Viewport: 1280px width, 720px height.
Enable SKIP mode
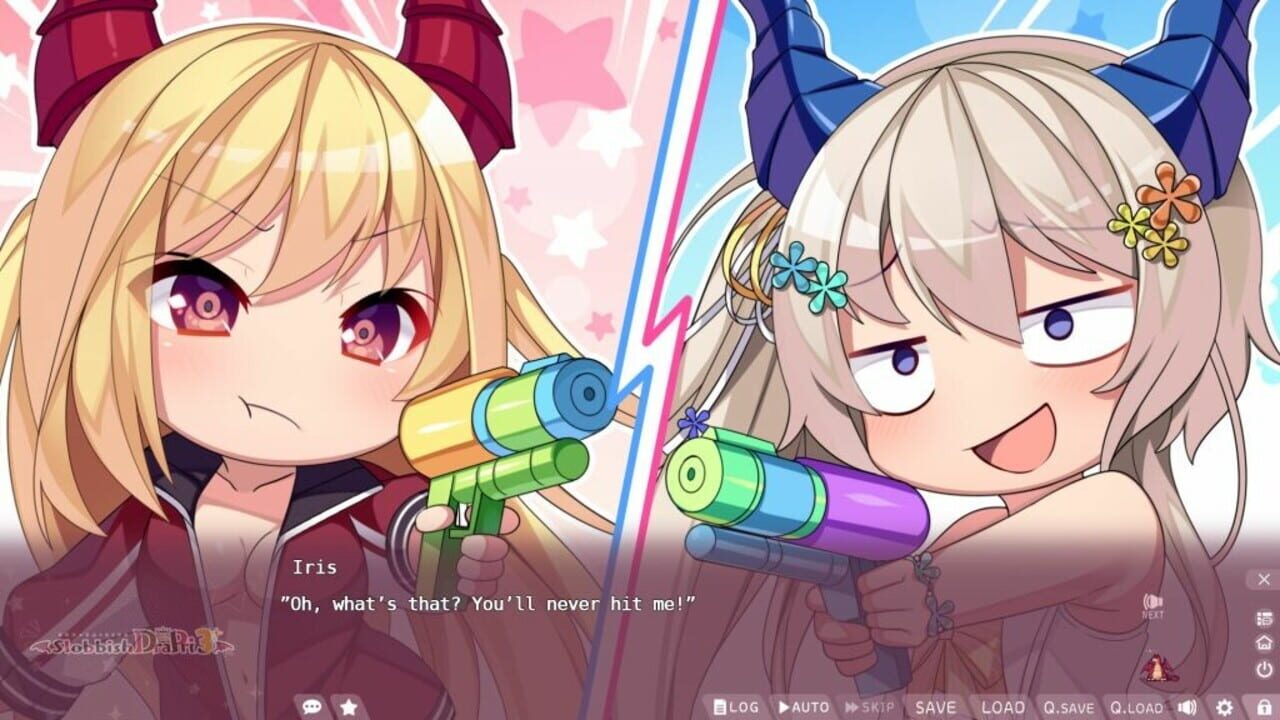pyautogui.click(x=872, y=707)
